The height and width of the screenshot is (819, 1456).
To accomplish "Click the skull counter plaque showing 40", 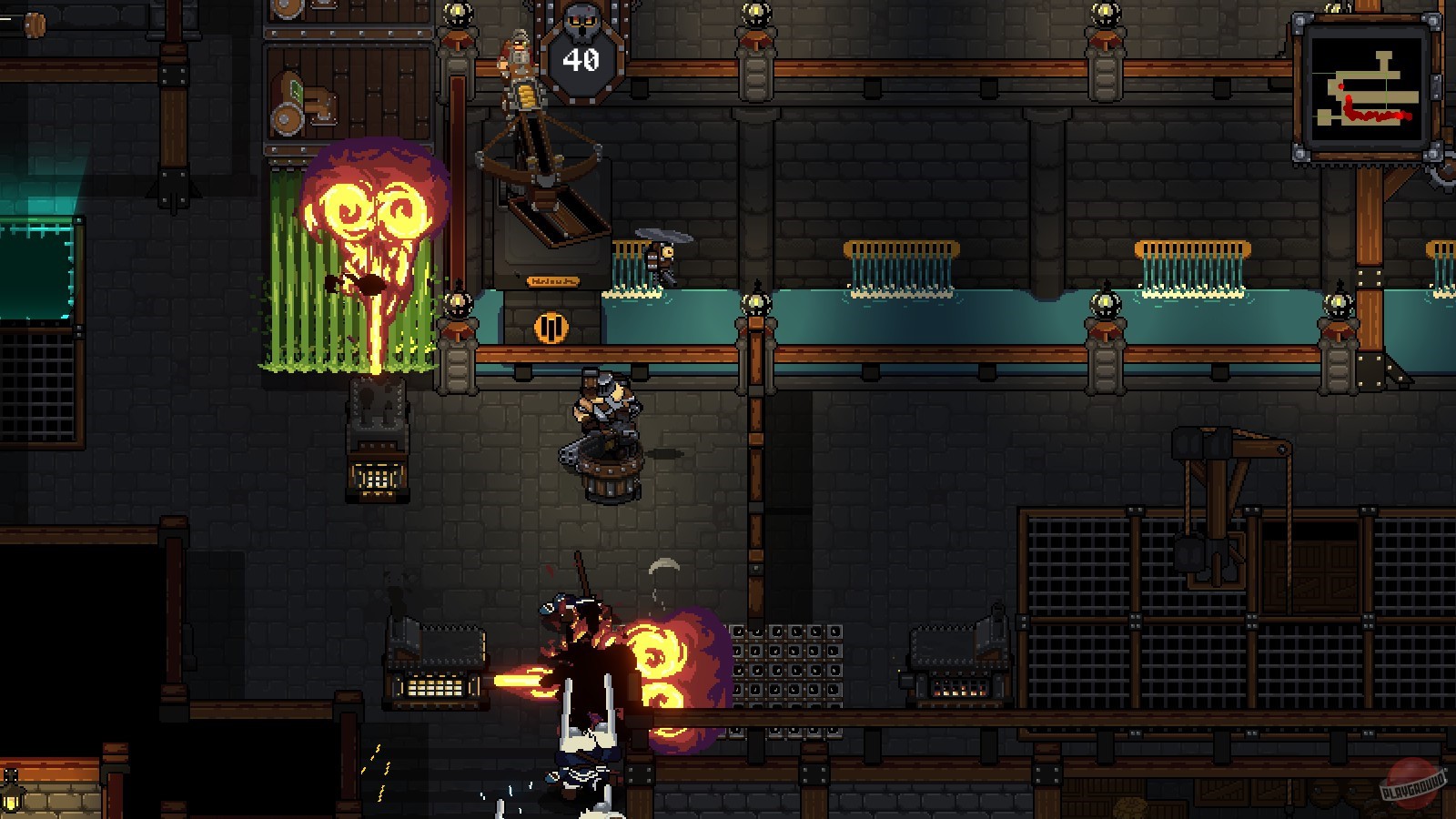I will click(x=580, y=60).
